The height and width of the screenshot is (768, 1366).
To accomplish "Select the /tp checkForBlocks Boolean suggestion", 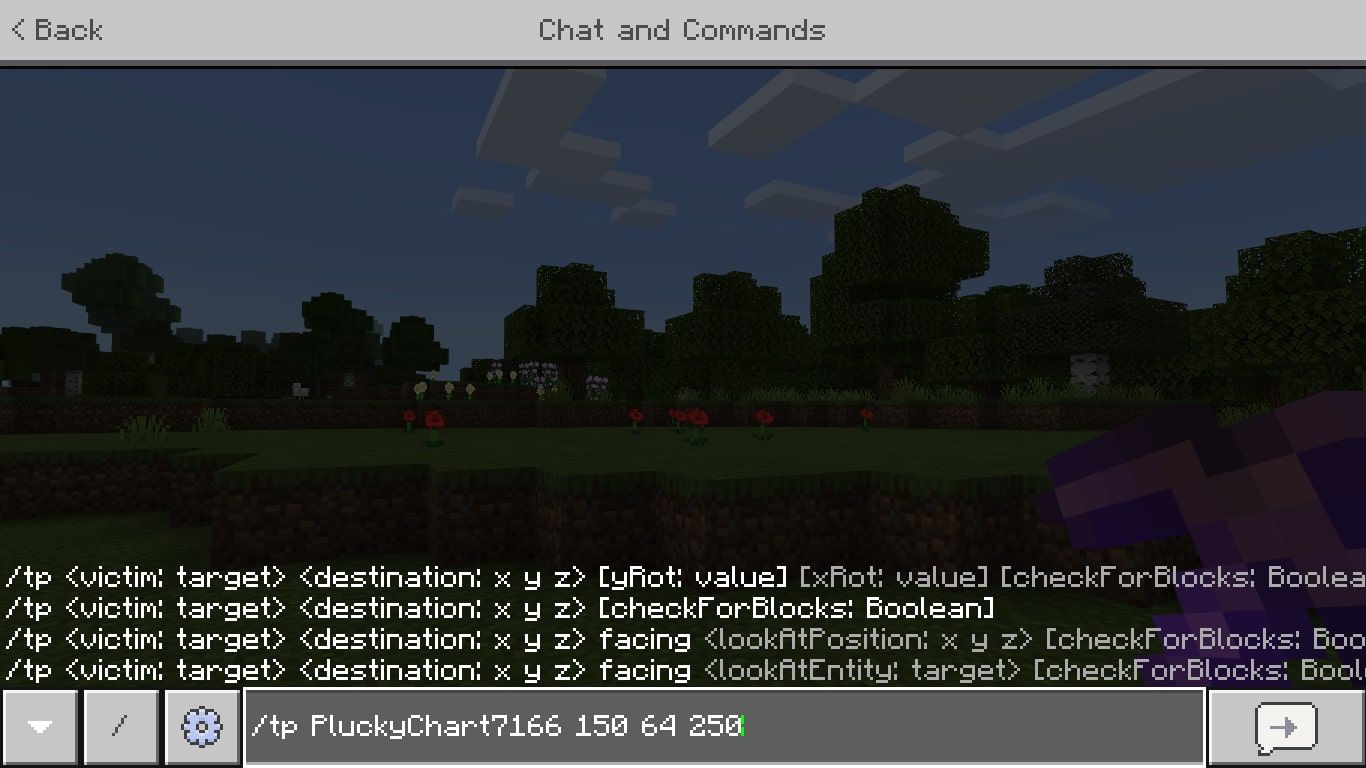I will click(500, 608).
